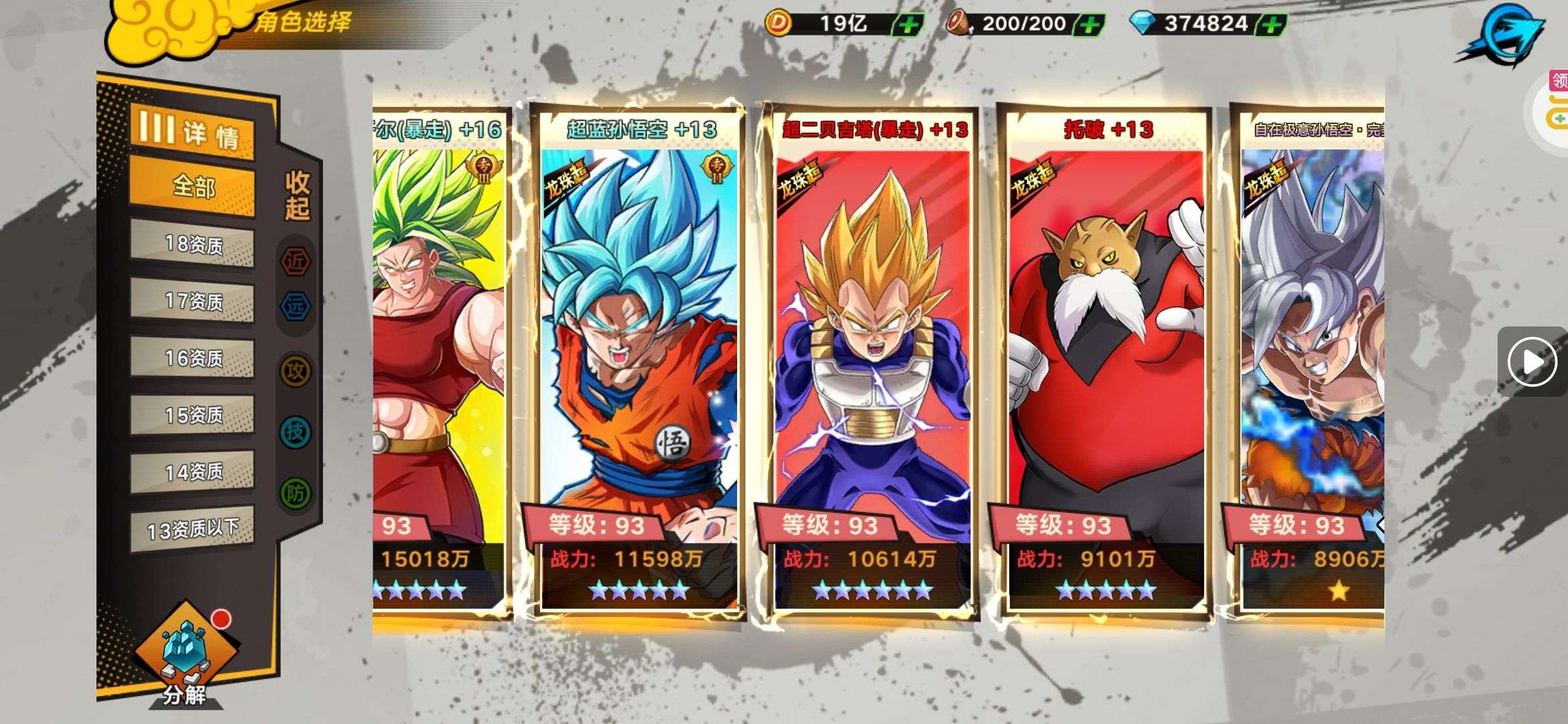This screenshot has width=1568, height=724.
Task: Choose the 15资质 filter
Action: (192, 416)
